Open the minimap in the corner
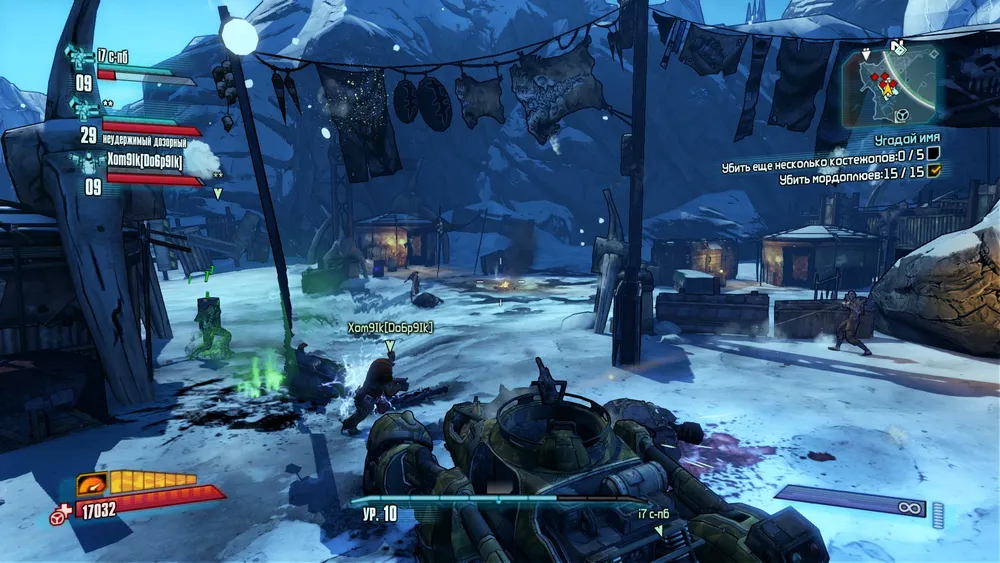1000x563 pixels. (891, 88)
